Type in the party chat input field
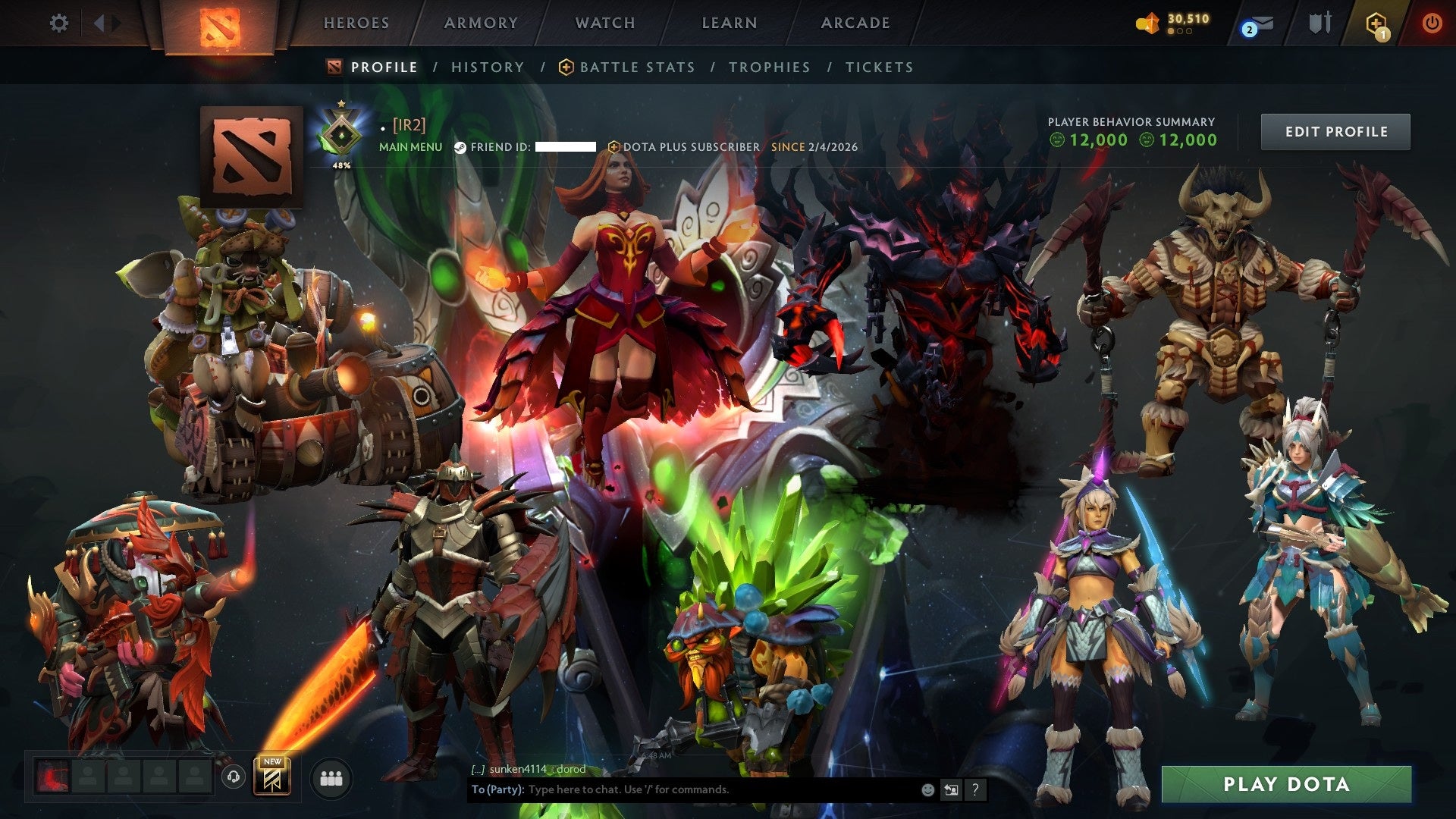Screen dimensions: 1456x819 [682, 789]
